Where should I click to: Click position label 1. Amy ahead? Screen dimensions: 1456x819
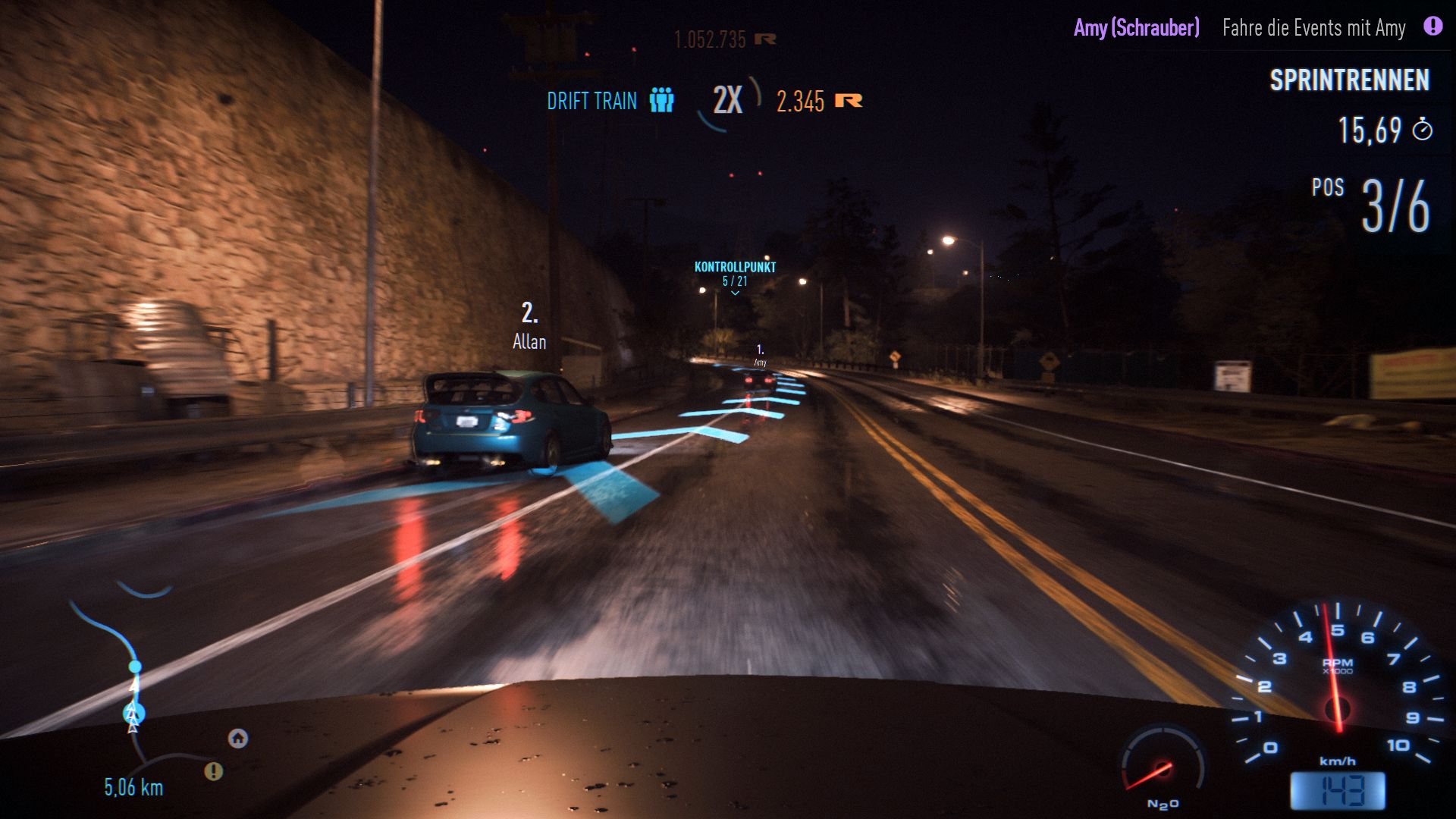click(761, 355)
